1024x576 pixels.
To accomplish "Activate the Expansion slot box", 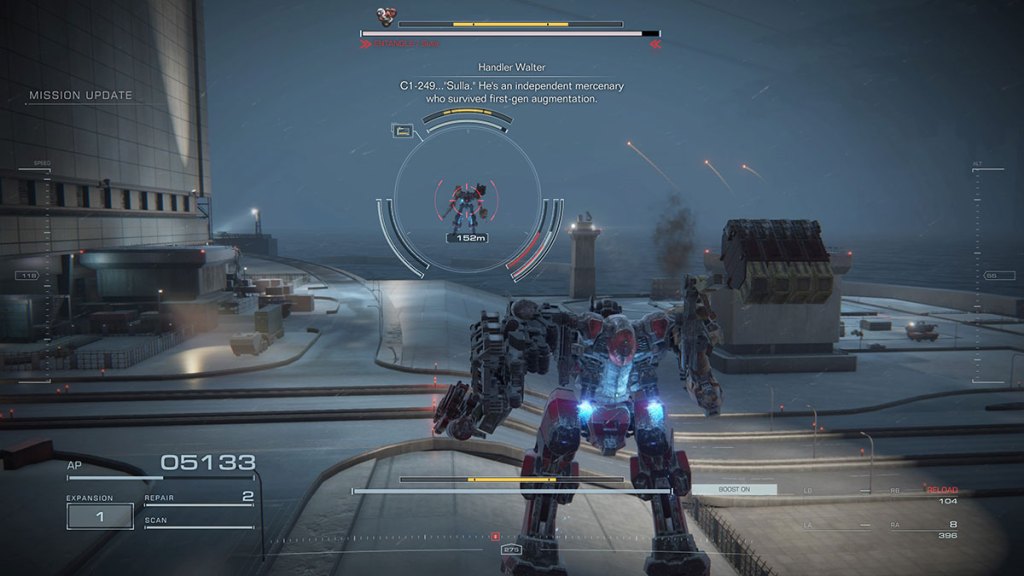I will tap(100, 516).
